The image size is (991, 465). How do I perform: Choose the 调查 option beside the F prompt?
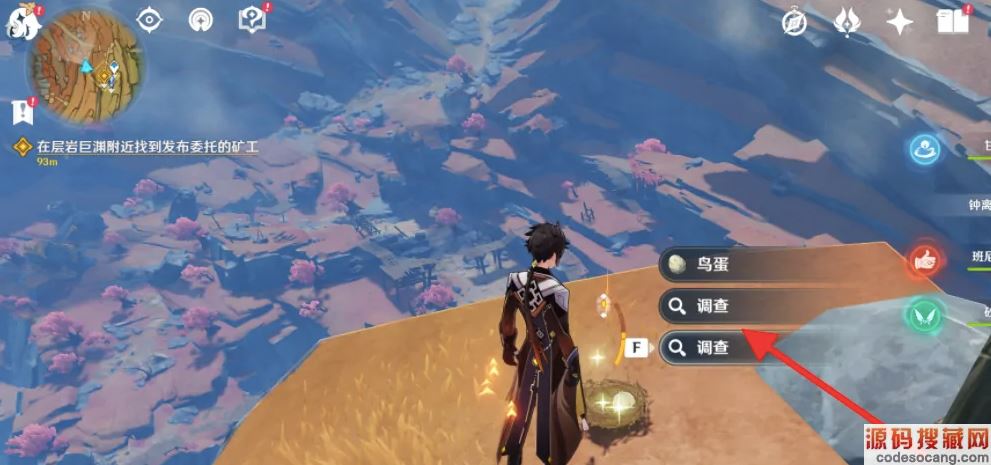[740, 347]
